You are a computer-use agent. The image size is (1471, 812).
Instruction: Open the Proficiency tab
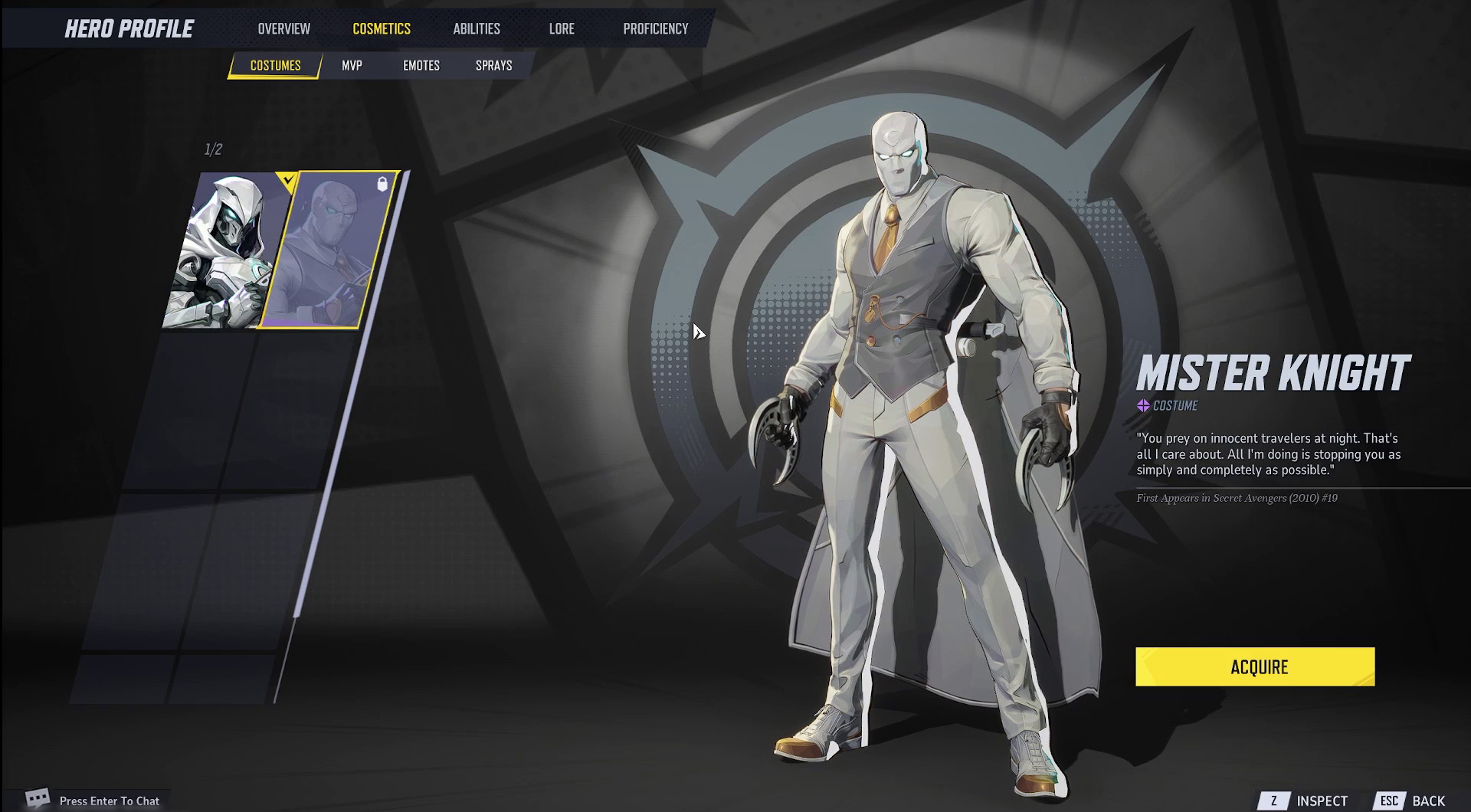coord(655,29)
